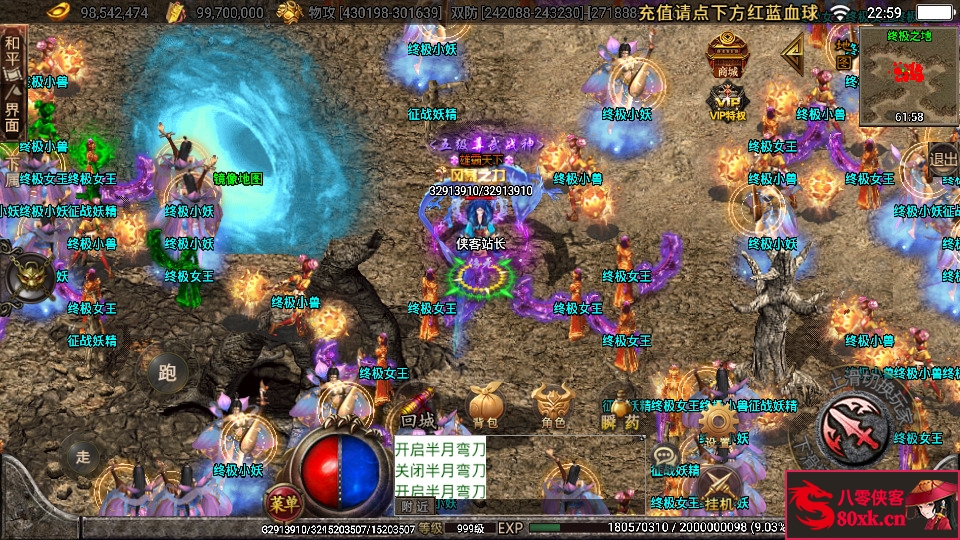Image resolution: width=960 pixels, height=540 pixels.
Task: Open the gear 设置 settings icon
Action: [717, 421]
